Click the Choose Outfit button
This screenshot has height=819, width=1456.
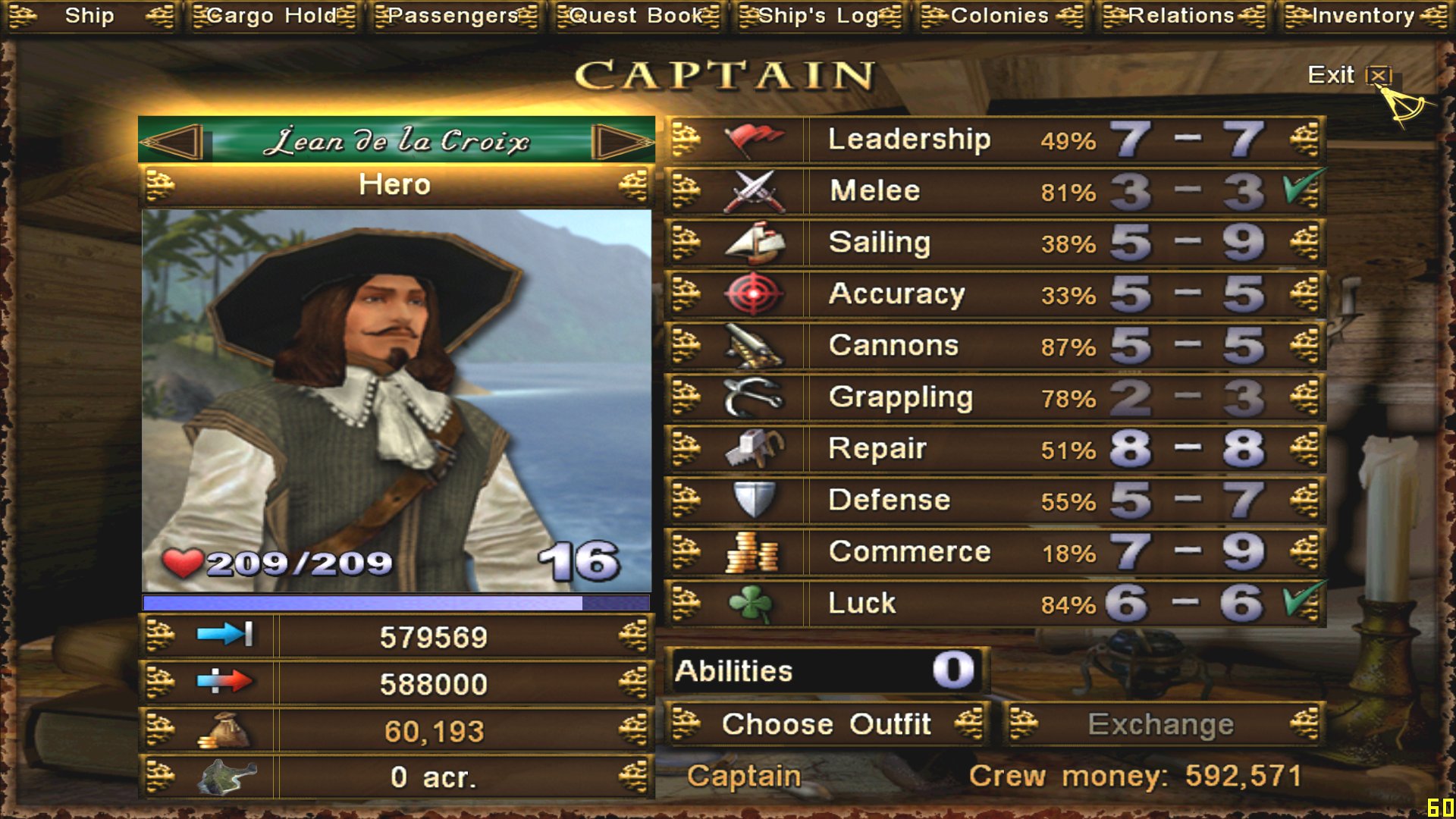[x=827, y=724]
